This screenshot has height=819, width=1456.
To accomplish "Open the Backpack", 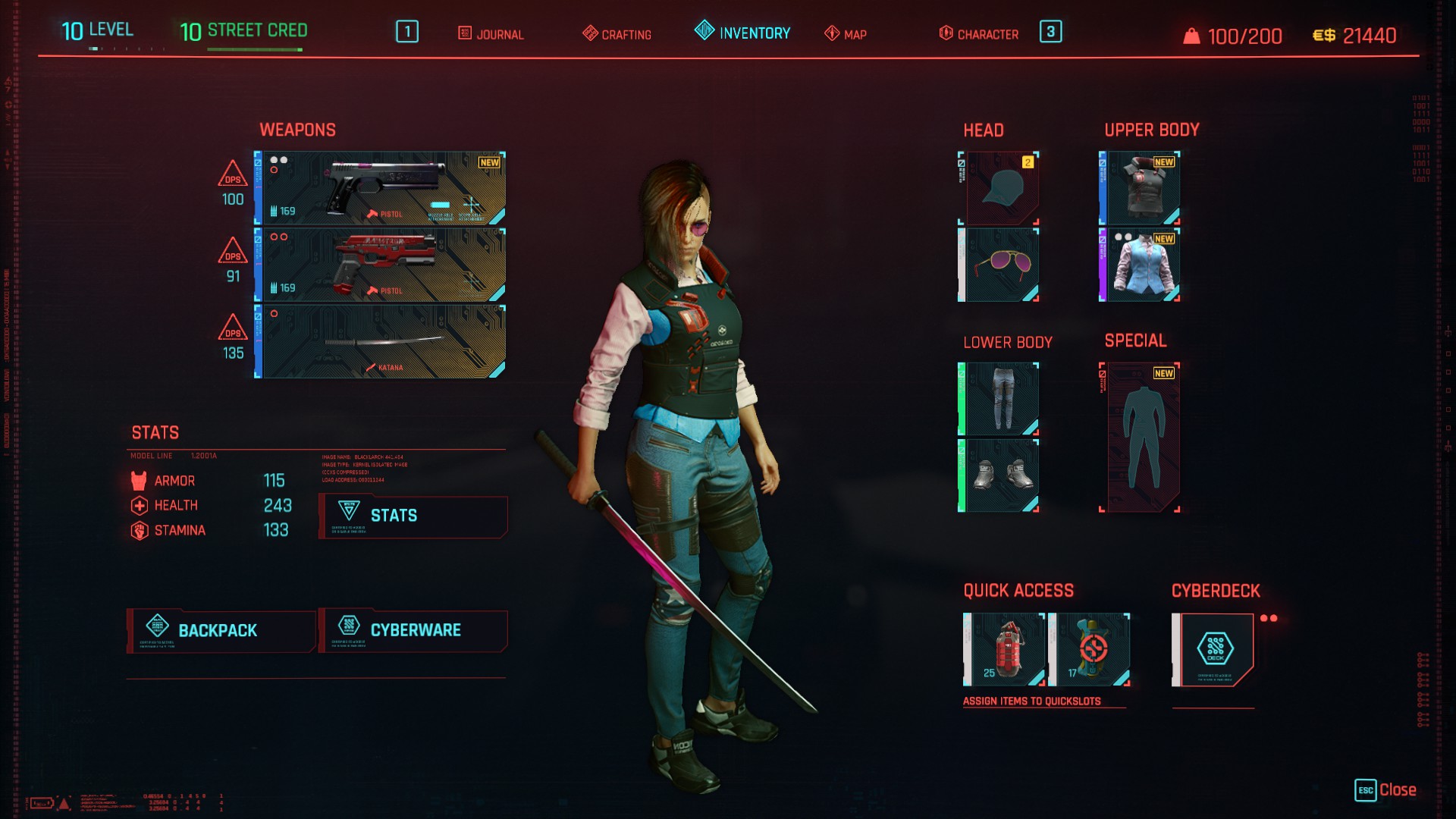I will pos(221,630).
